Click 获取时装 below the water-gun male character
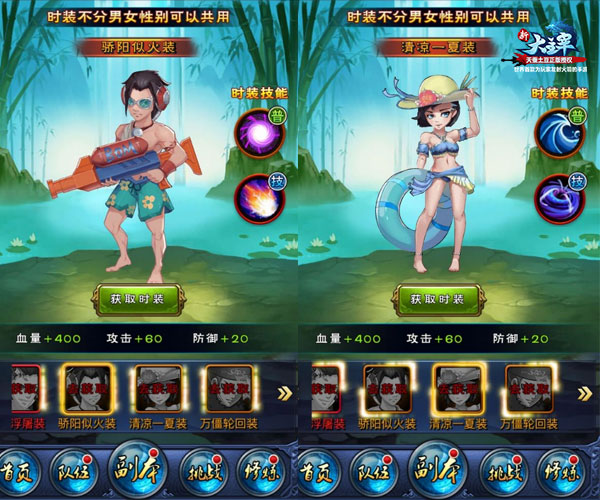This screenshot has height=500, width=600. 136,298
